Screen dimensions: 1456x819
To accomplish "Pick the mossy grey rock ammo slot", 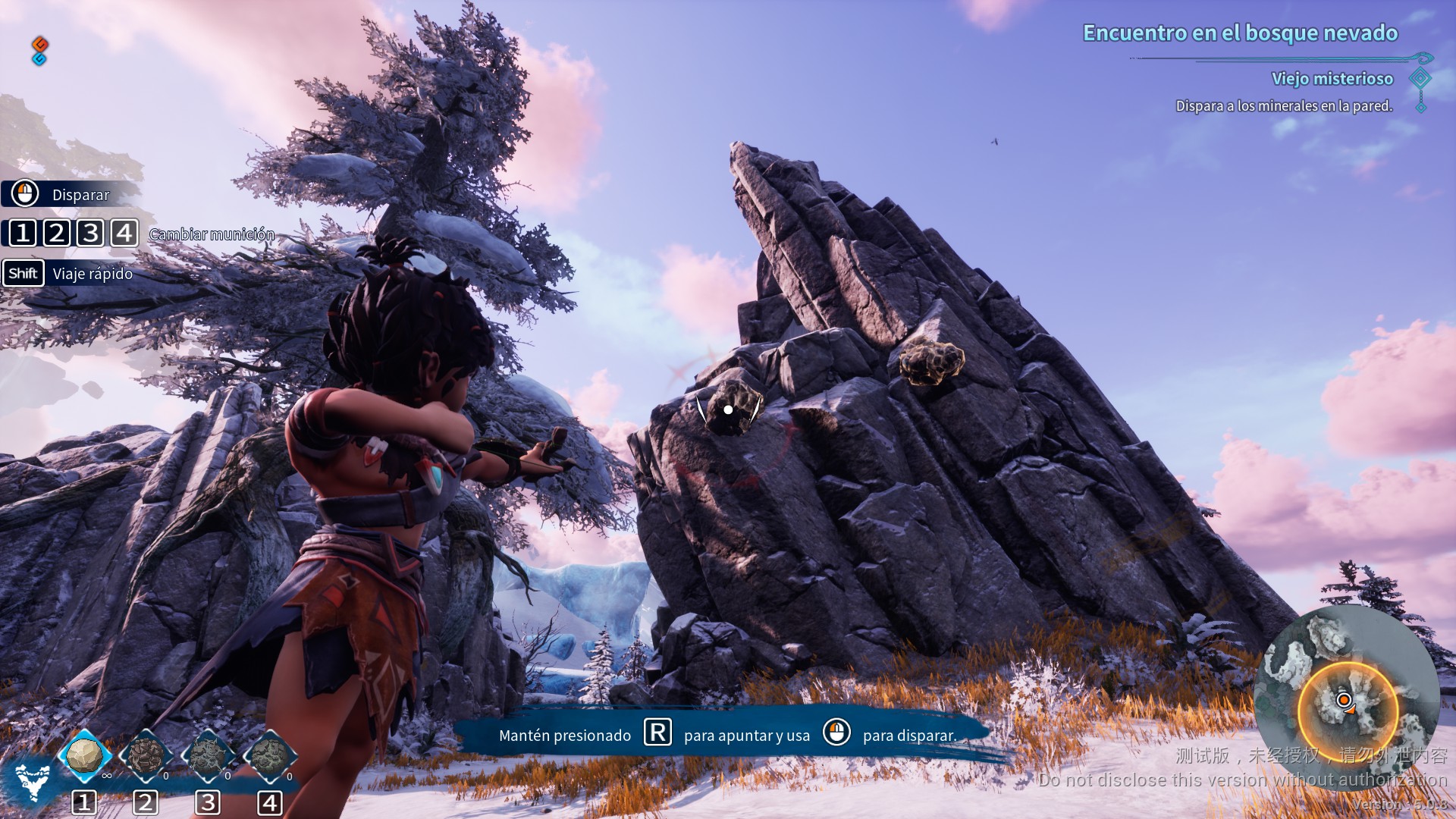I will 269,755.
